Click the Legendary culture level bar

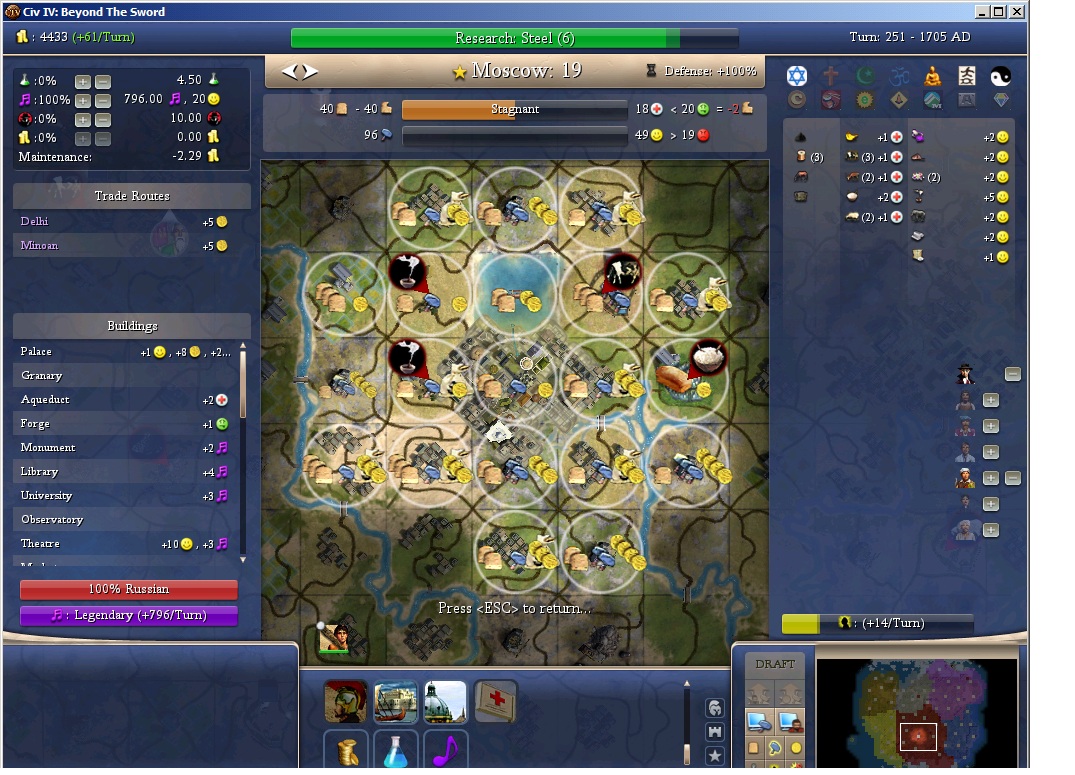click(129, 616)
